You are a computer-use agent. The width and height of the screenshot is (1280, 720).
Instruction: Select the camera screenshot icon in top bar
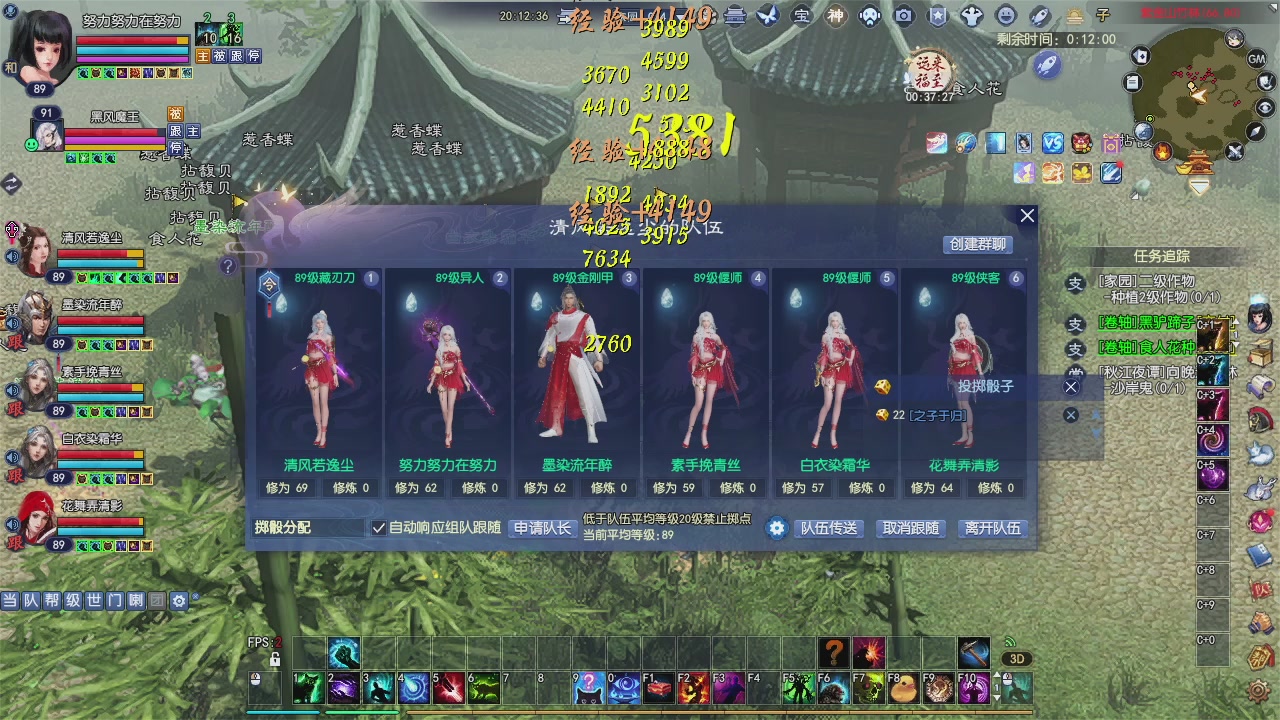coord(905,14)
